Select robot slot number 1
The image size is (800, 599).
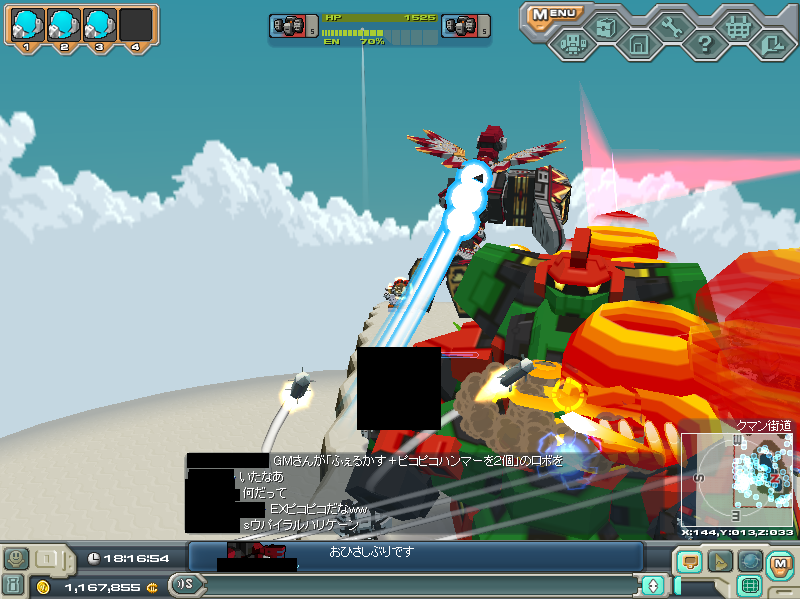point(27,25)
